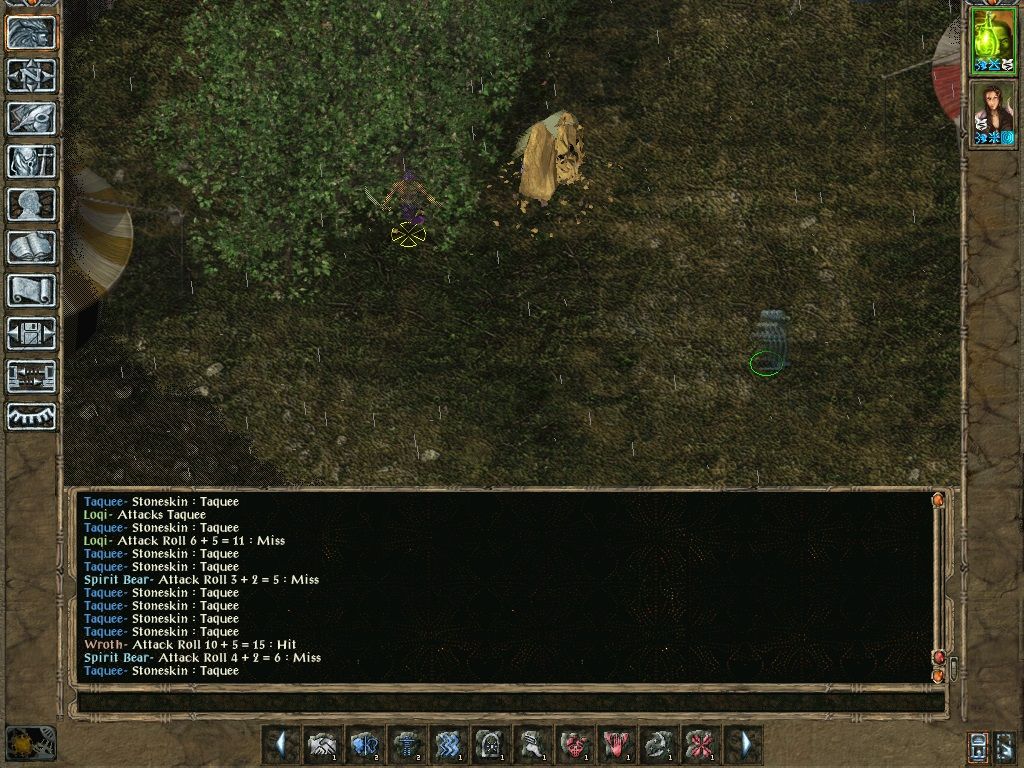Return to game via the face icon
This screenshot has height=768, width=1024.
(x=31, y=32)
